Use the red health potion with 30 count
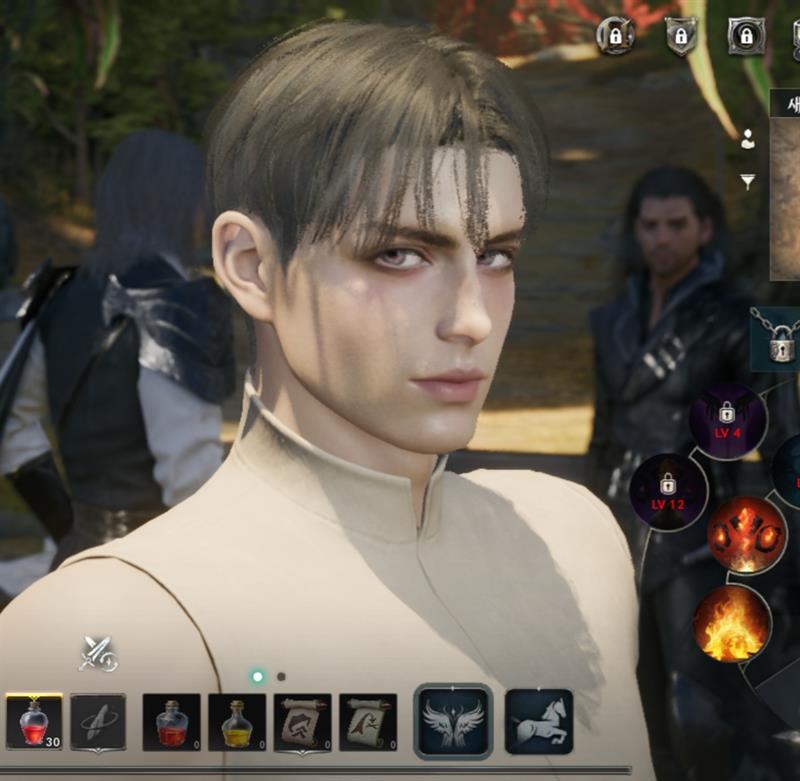The image size is (800, 781). tap(34, 722)
